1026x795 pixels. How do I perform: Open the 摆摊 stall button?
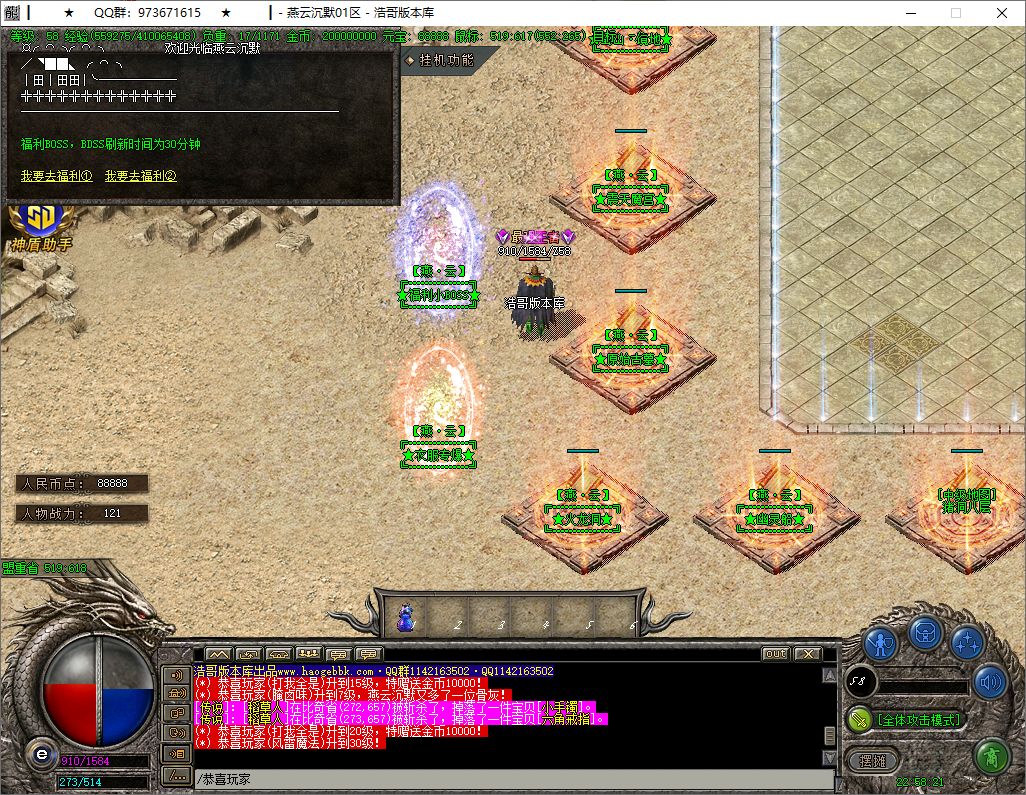pos(872,760)
